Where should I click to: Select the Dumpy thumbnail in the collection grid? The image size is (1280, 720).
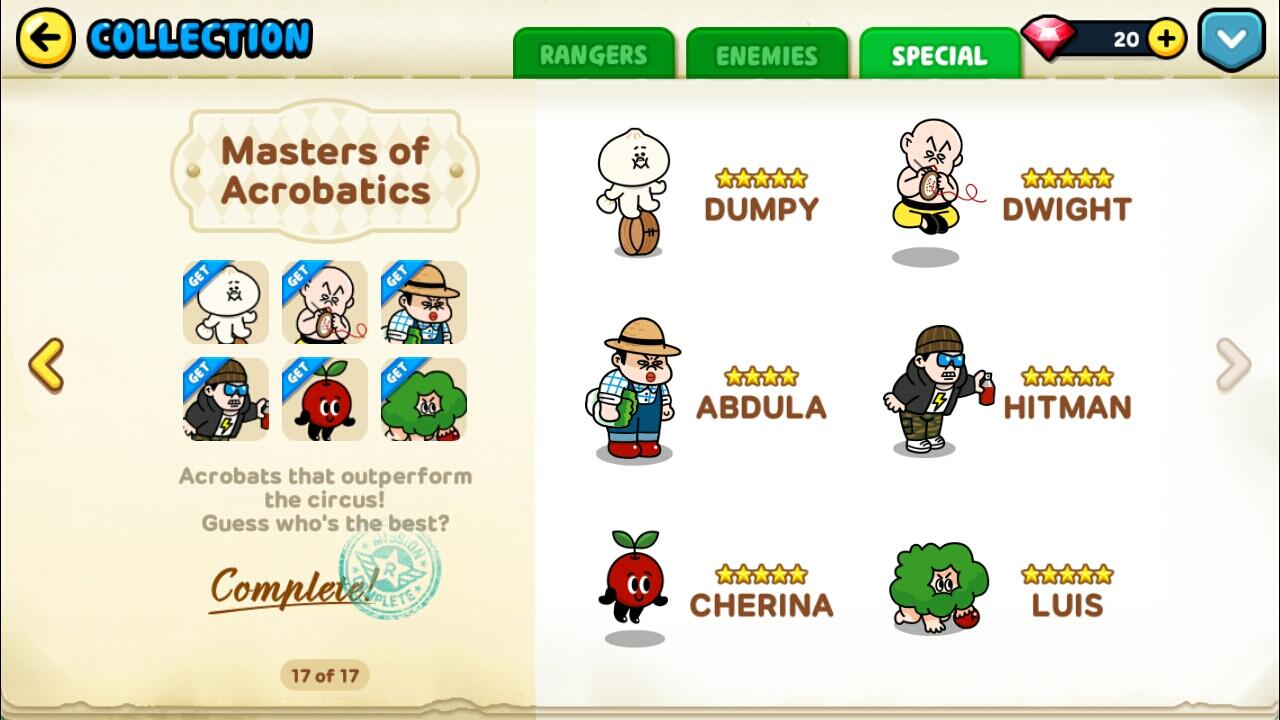226,302
